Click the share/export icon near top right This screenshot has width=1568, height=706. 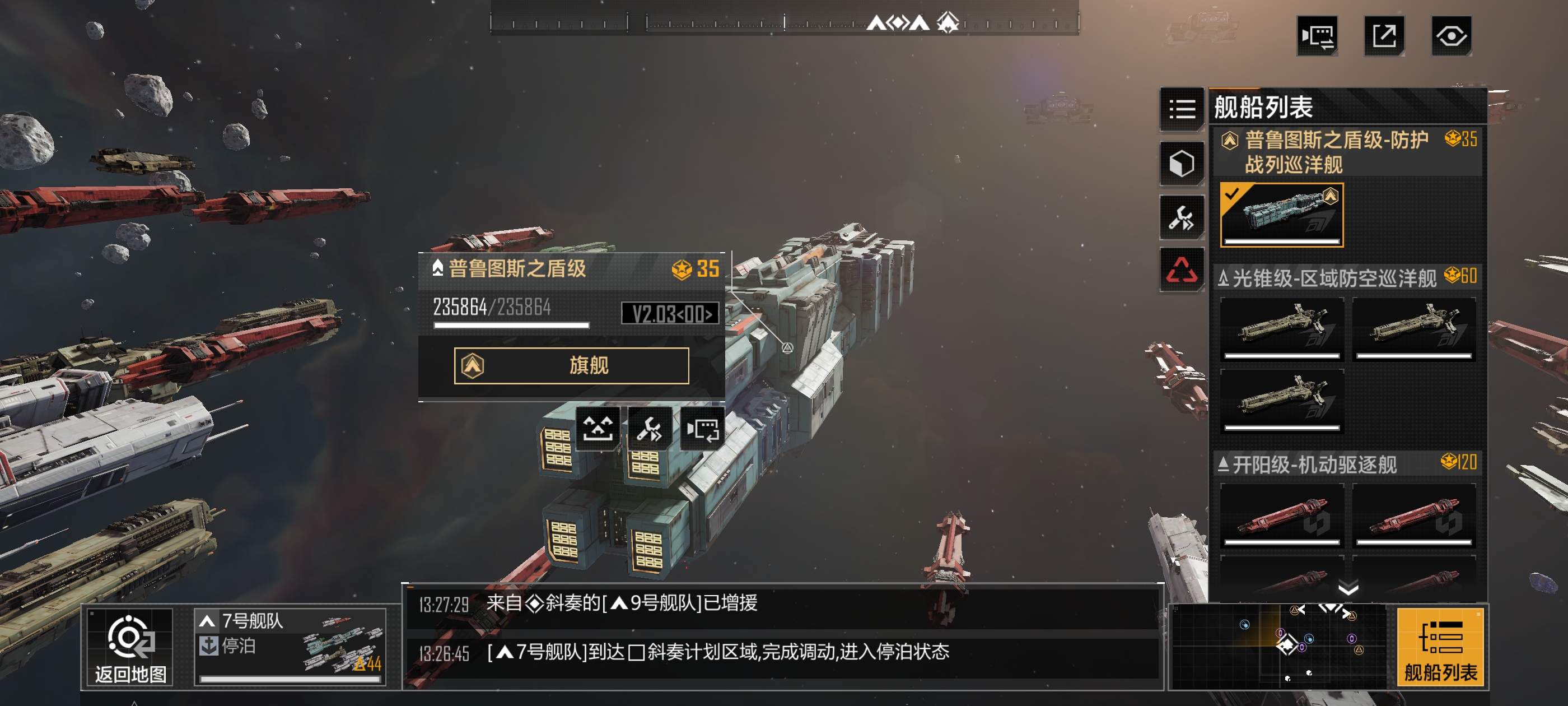[x=1385, y=36]
